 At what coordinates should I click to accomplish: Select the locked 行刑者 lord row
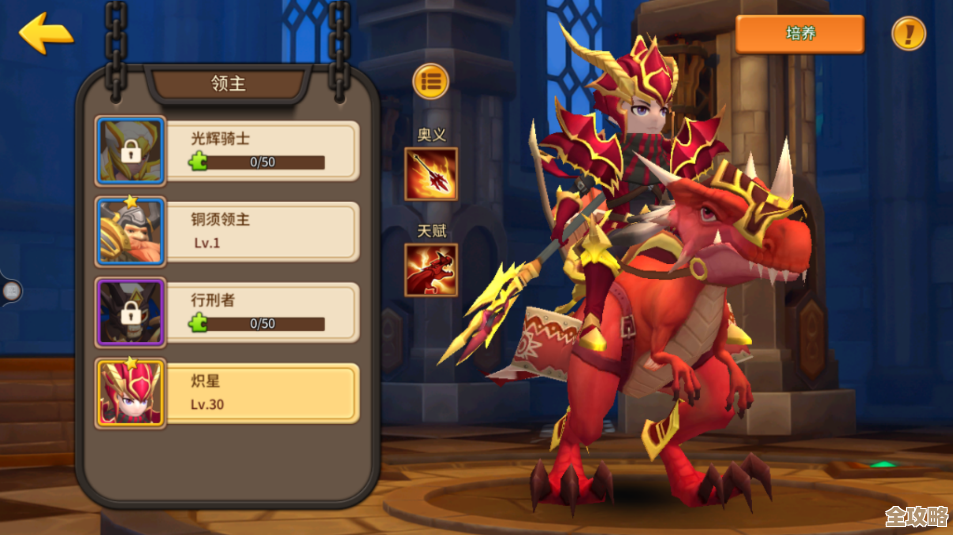227,312
